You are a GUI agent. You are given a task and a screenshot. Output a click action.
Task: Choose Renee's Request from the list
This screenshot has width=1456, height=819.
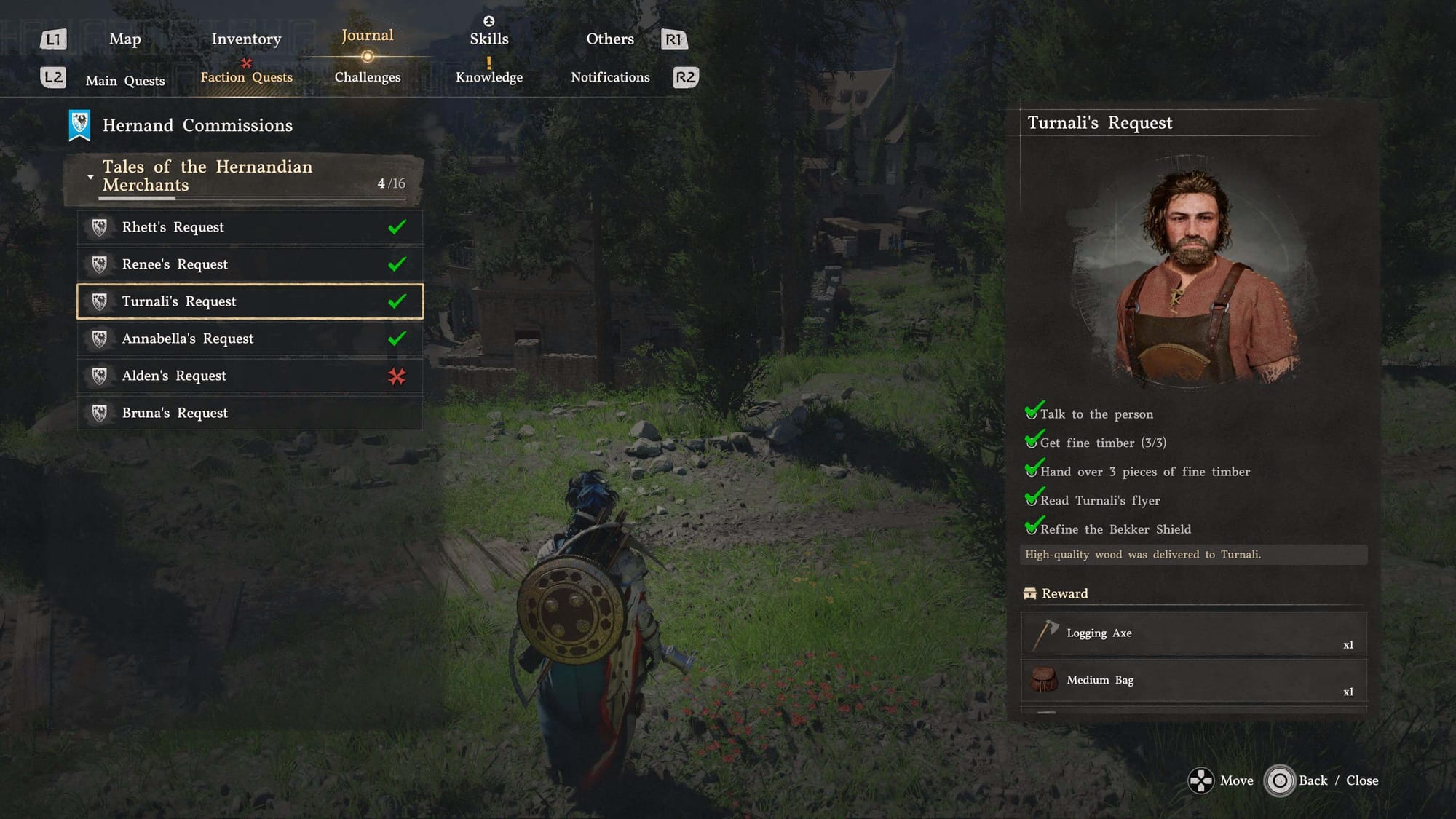(x=250, y=264)
